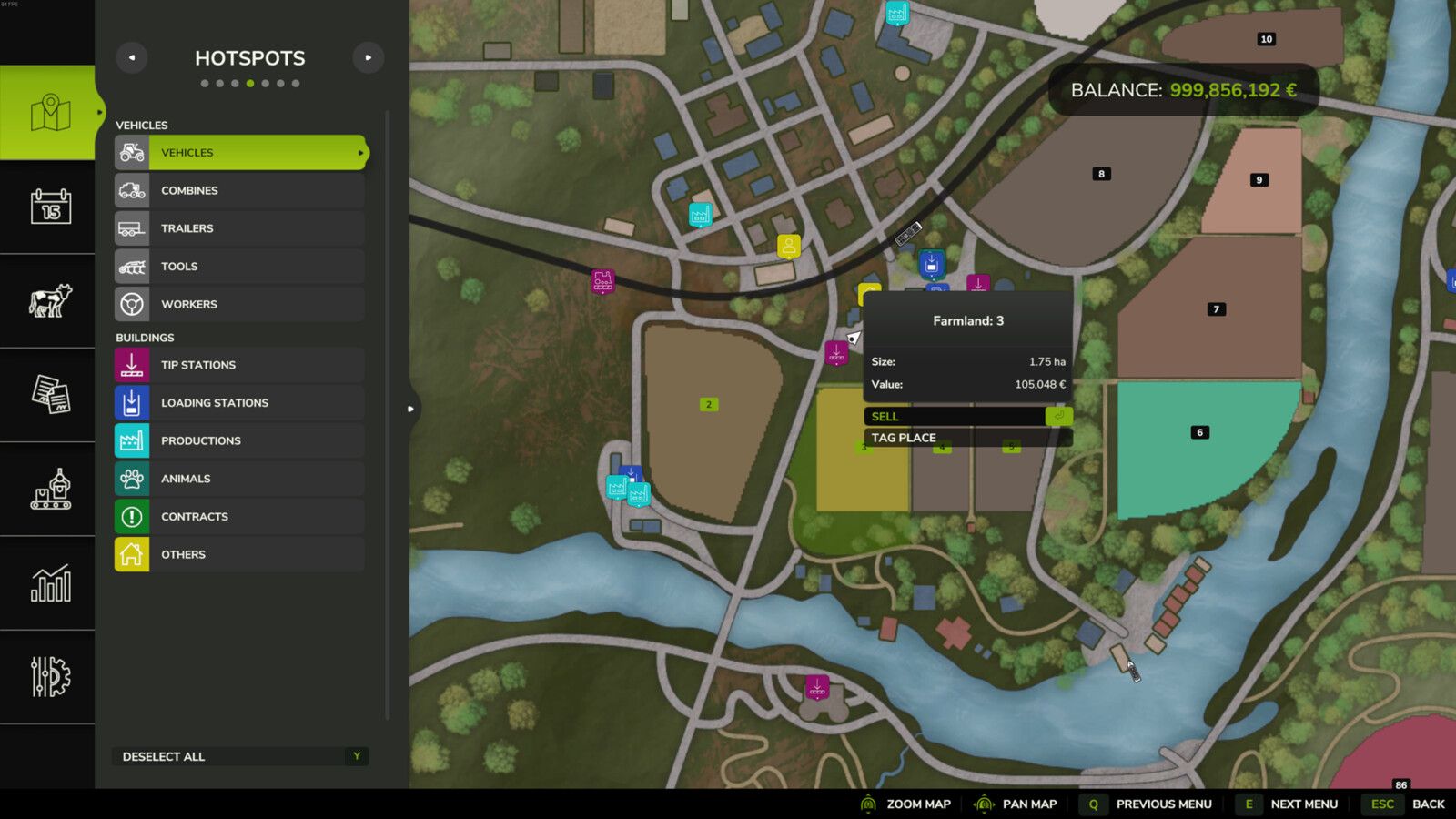
Task: Click Deselect All hotspots
Action: 240,756
